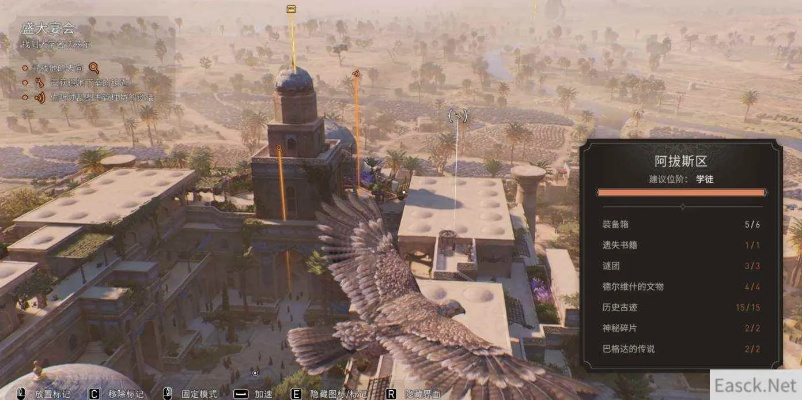802x400 pixels.
Task: Open the 盛大宴会 quest tracker
Action: (x=46, y=29)
